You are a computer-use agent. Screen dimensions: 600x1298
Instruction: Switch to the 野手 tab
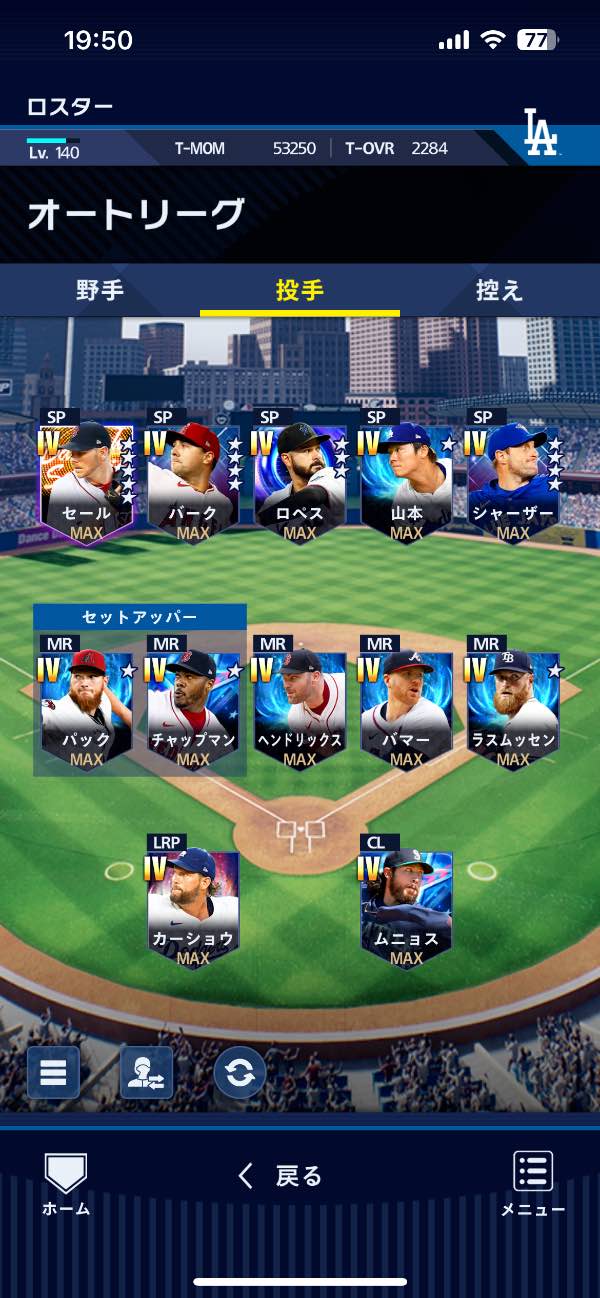pyautogui.click(x=100, y=291)
